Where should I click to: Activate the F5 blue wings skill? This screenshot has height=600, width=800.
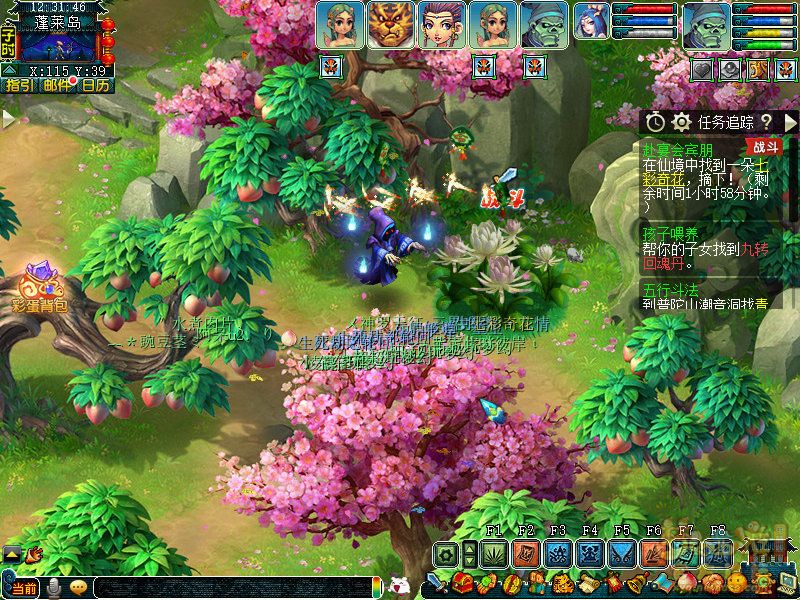[x=622, y=554]
